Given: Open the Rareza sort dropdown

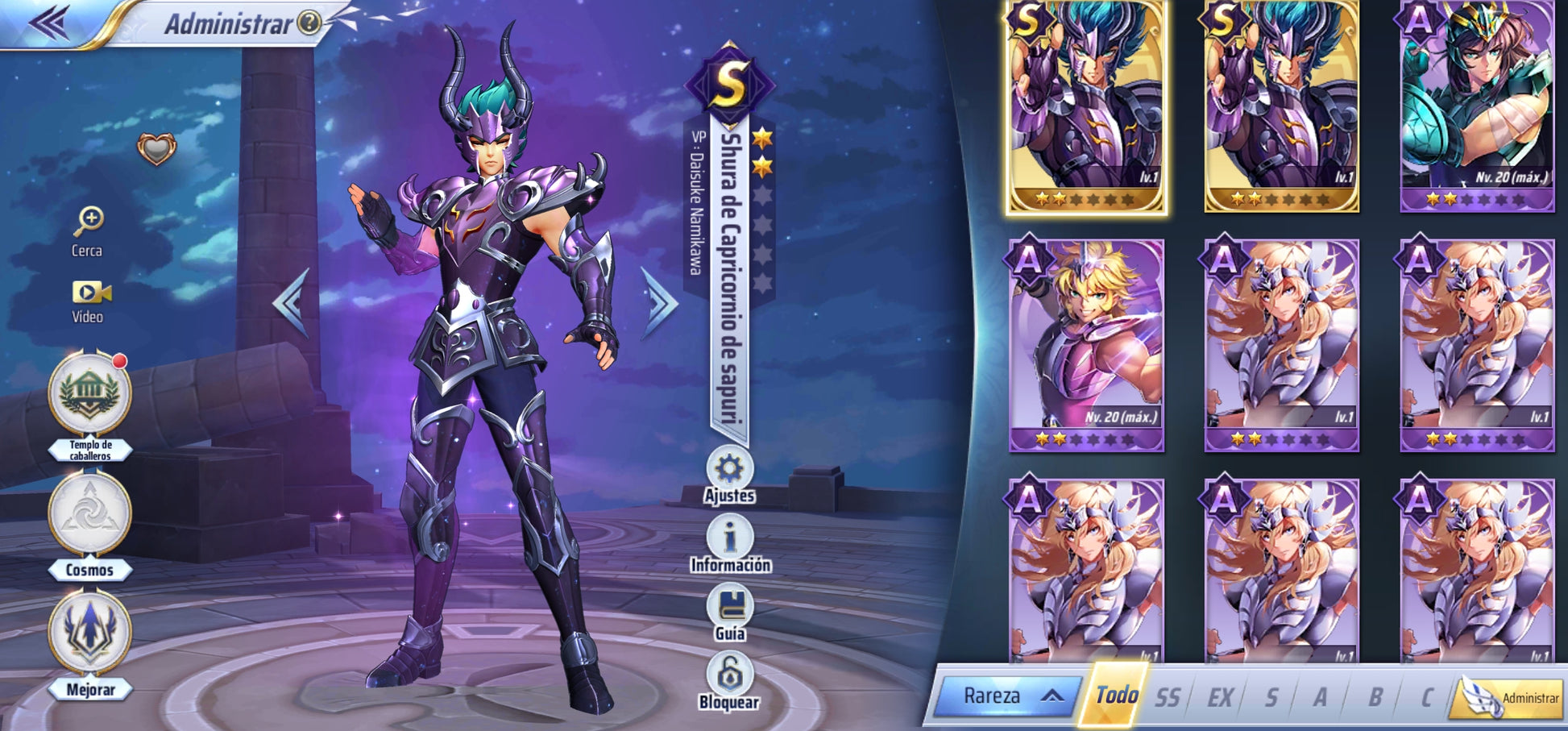Looking at the screenshot, I should point(1007,696).
